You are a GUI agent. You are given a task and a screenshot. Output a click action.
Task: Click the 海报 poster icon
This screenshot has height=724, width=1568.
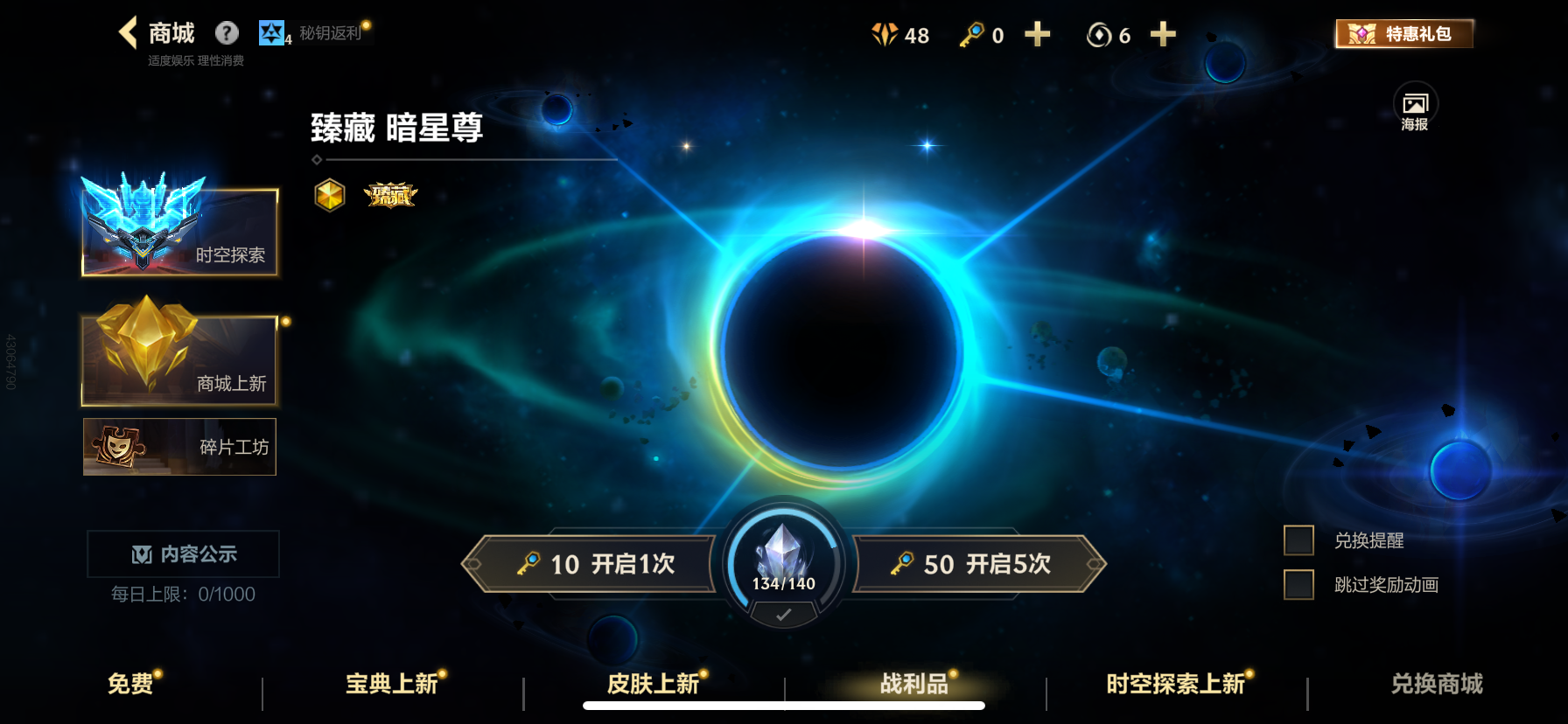click(x=1415, y=105)
